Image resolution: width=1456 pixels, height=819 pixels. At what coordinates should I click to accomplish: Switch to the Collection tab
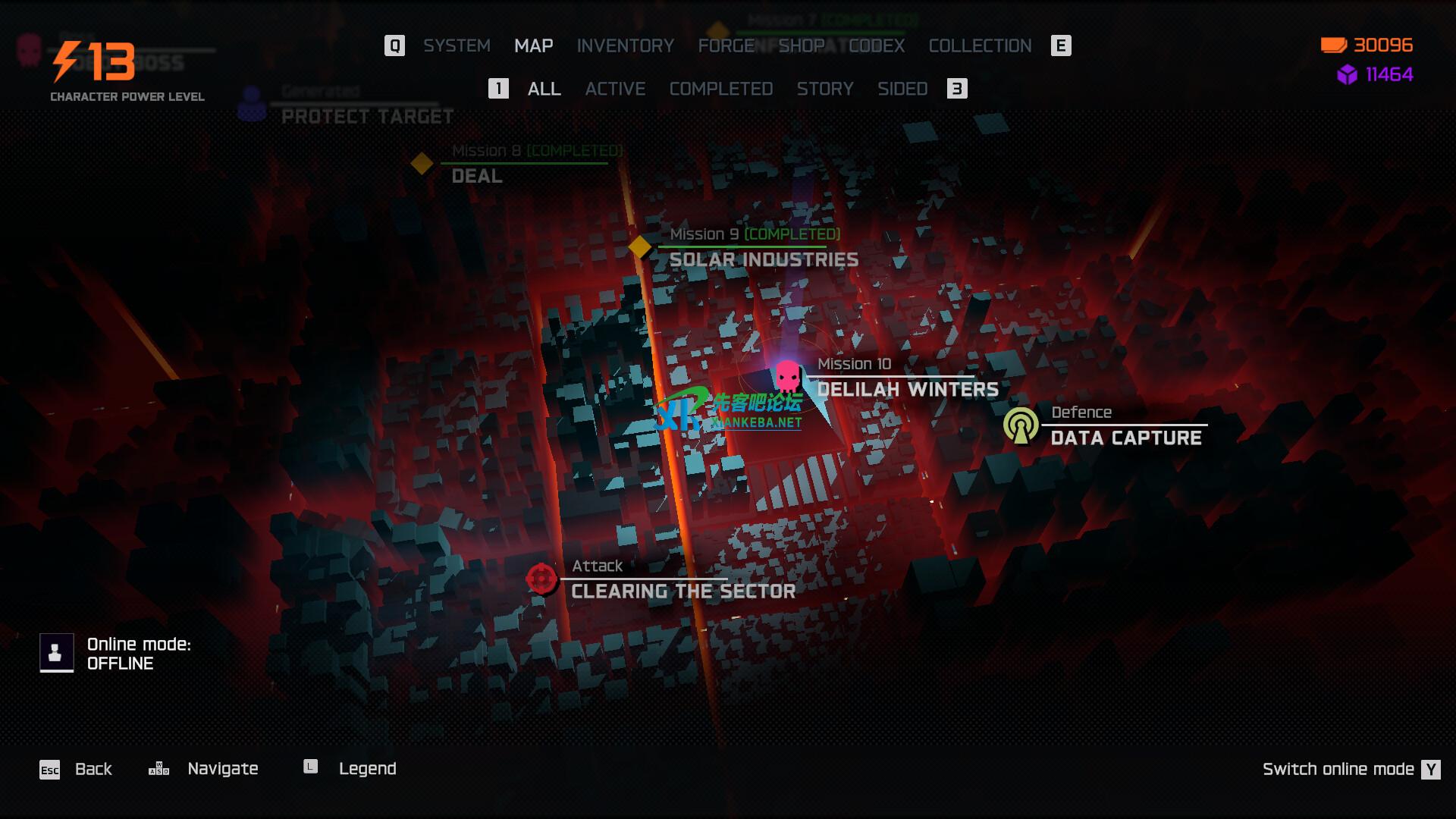click(x=980, y=45)
